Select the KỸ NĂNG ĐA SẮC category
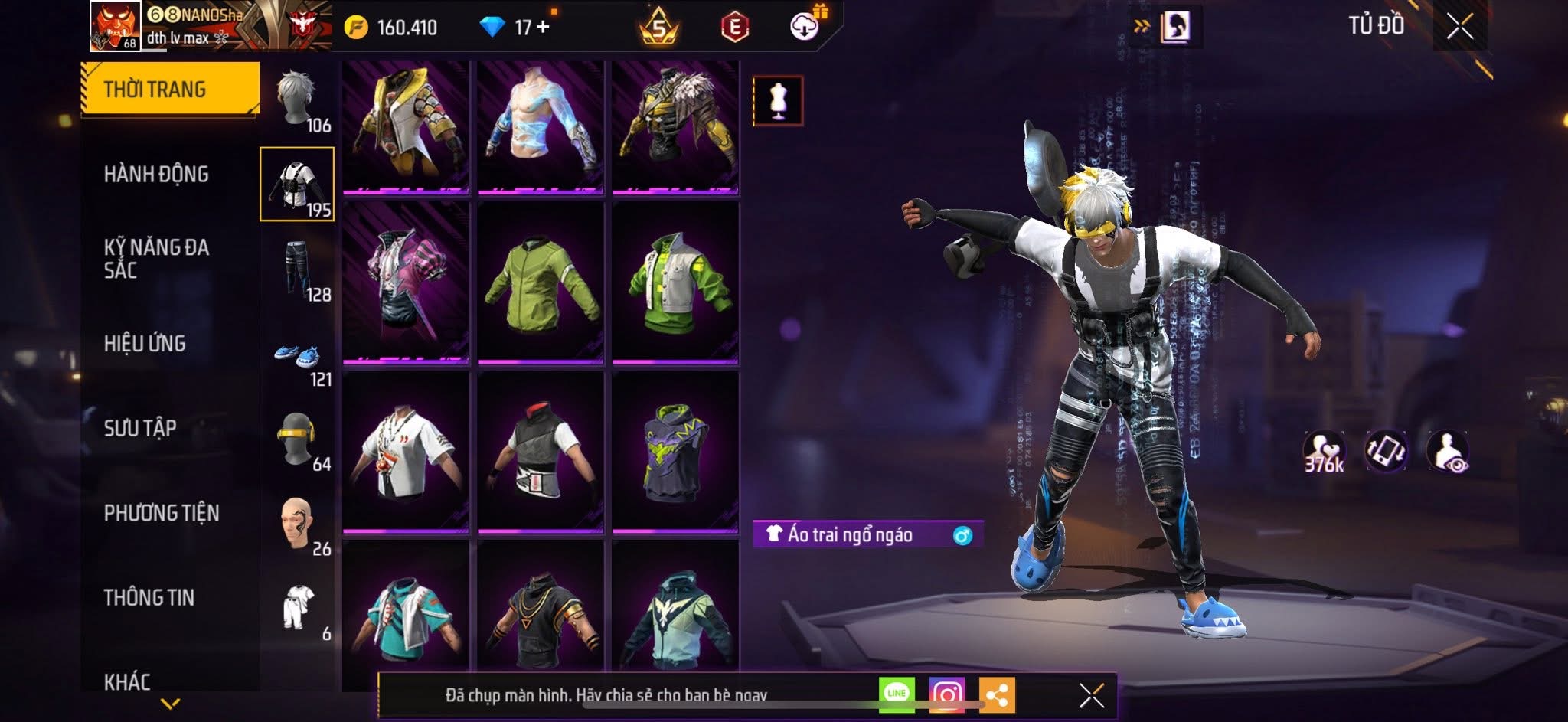Image resolution: width=1568 pixels, height=722 pixels. point(156,258)
